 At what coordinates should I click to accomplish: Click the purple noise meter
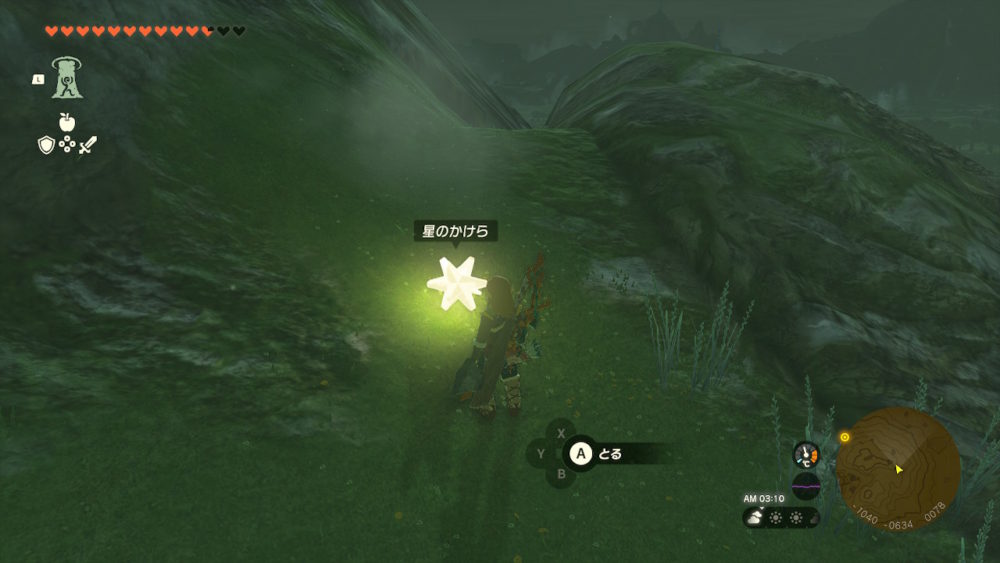click(x=806, y=487)
